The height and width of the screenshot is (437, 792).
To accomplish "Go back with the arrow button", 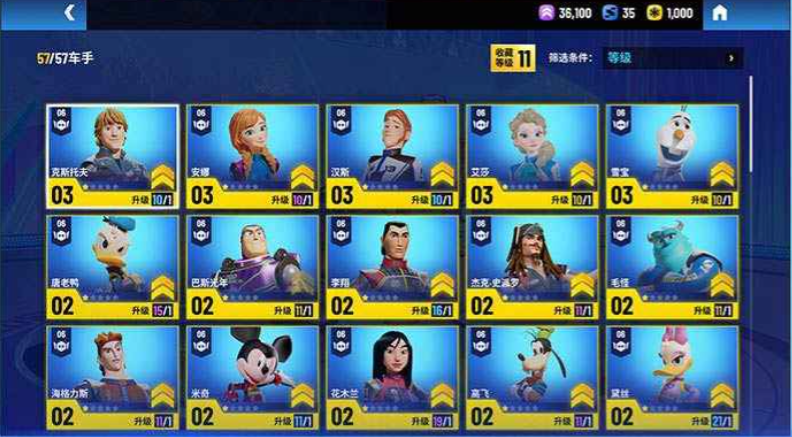I will pyautogui.click(x=69, y=13).
